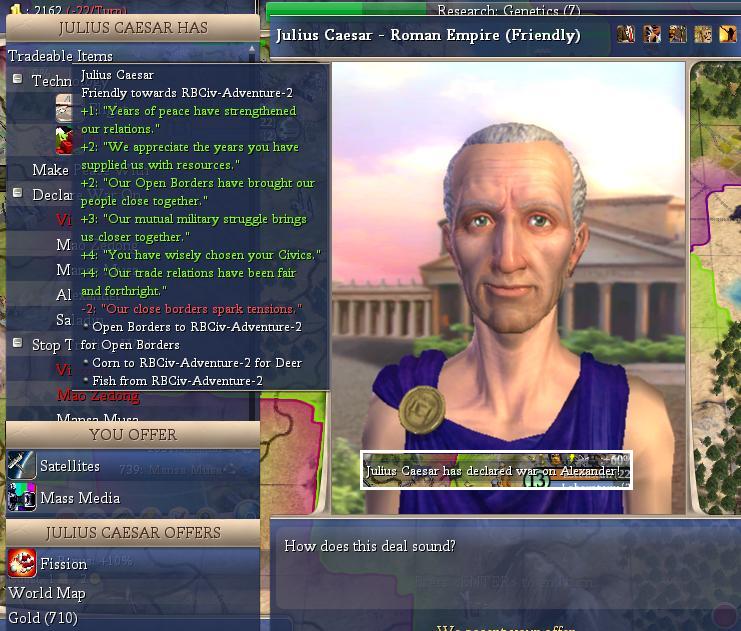Click the yellow raised-arm silhouette civic icon

pos(728,35)
